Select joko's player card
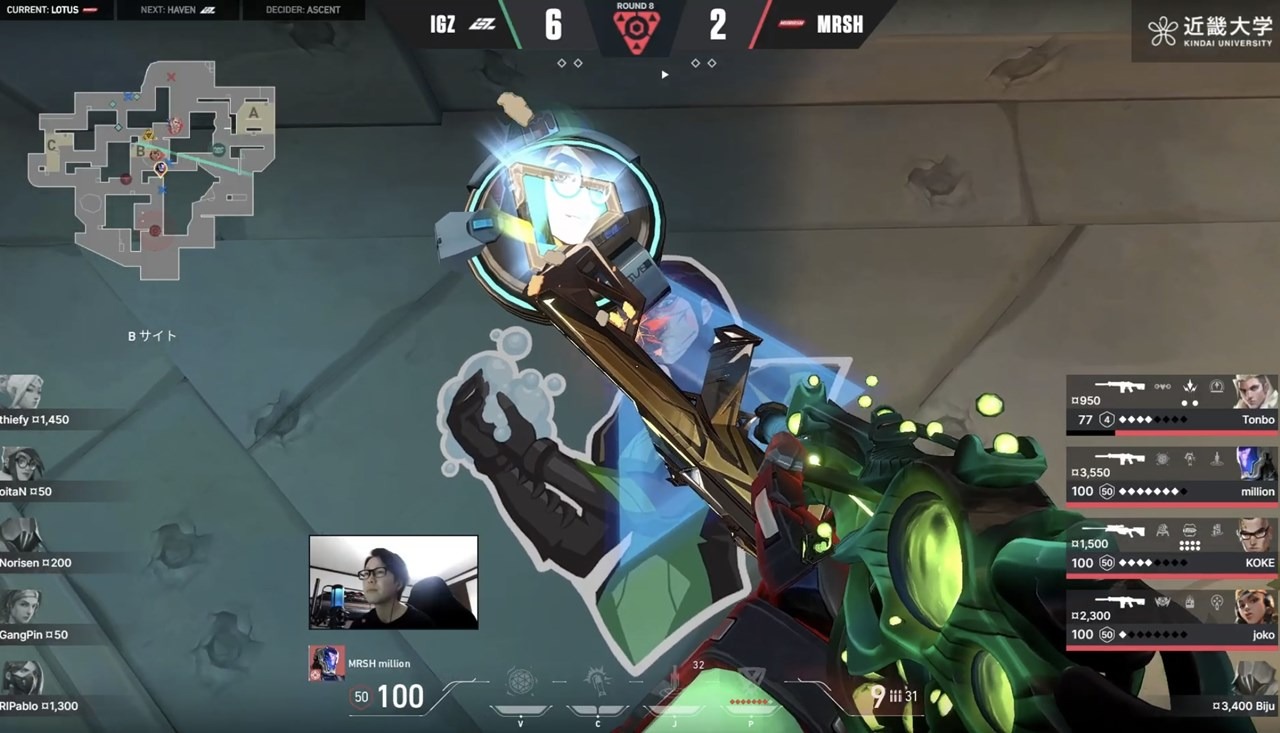The width and height of the screenshot is (1280, 733). [1171, 619]
